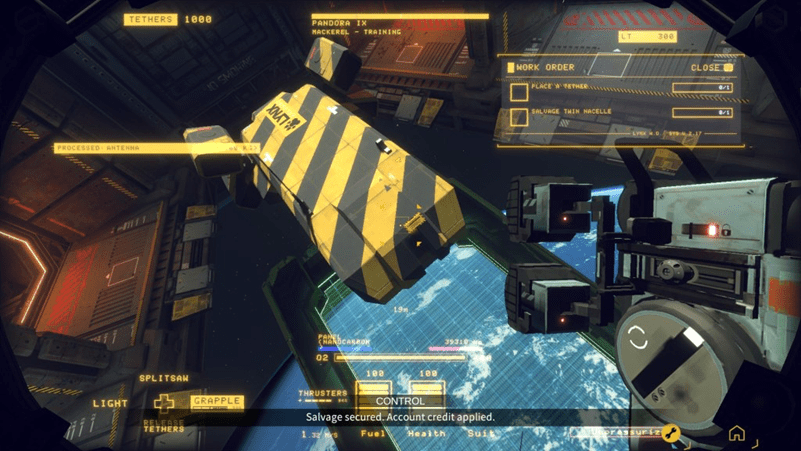Toggle the Light option
The width and height of the screenshot is (801, 451).
111,403
